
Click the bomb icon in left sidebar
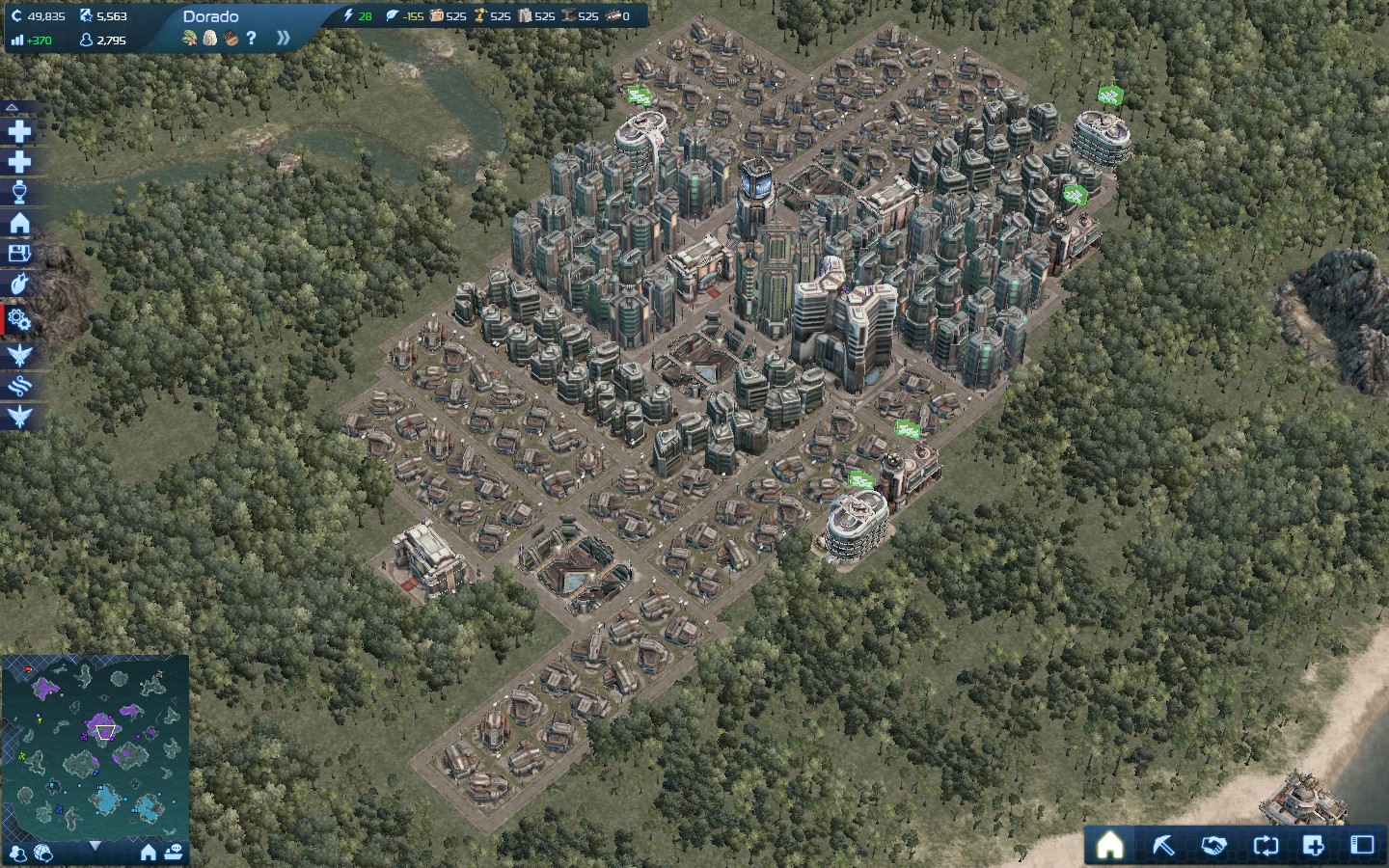click(19, 285)
